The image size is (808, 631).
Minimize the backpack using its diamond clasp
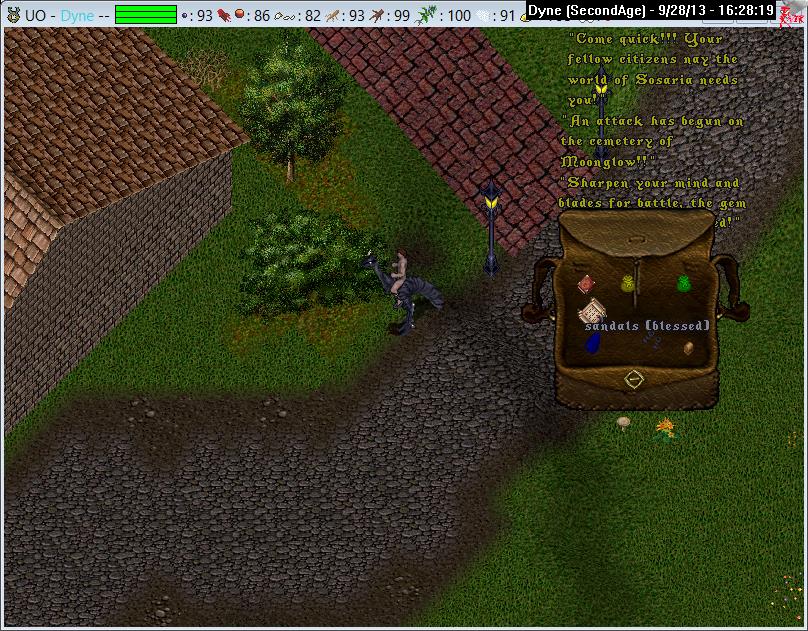coord(632,379)
